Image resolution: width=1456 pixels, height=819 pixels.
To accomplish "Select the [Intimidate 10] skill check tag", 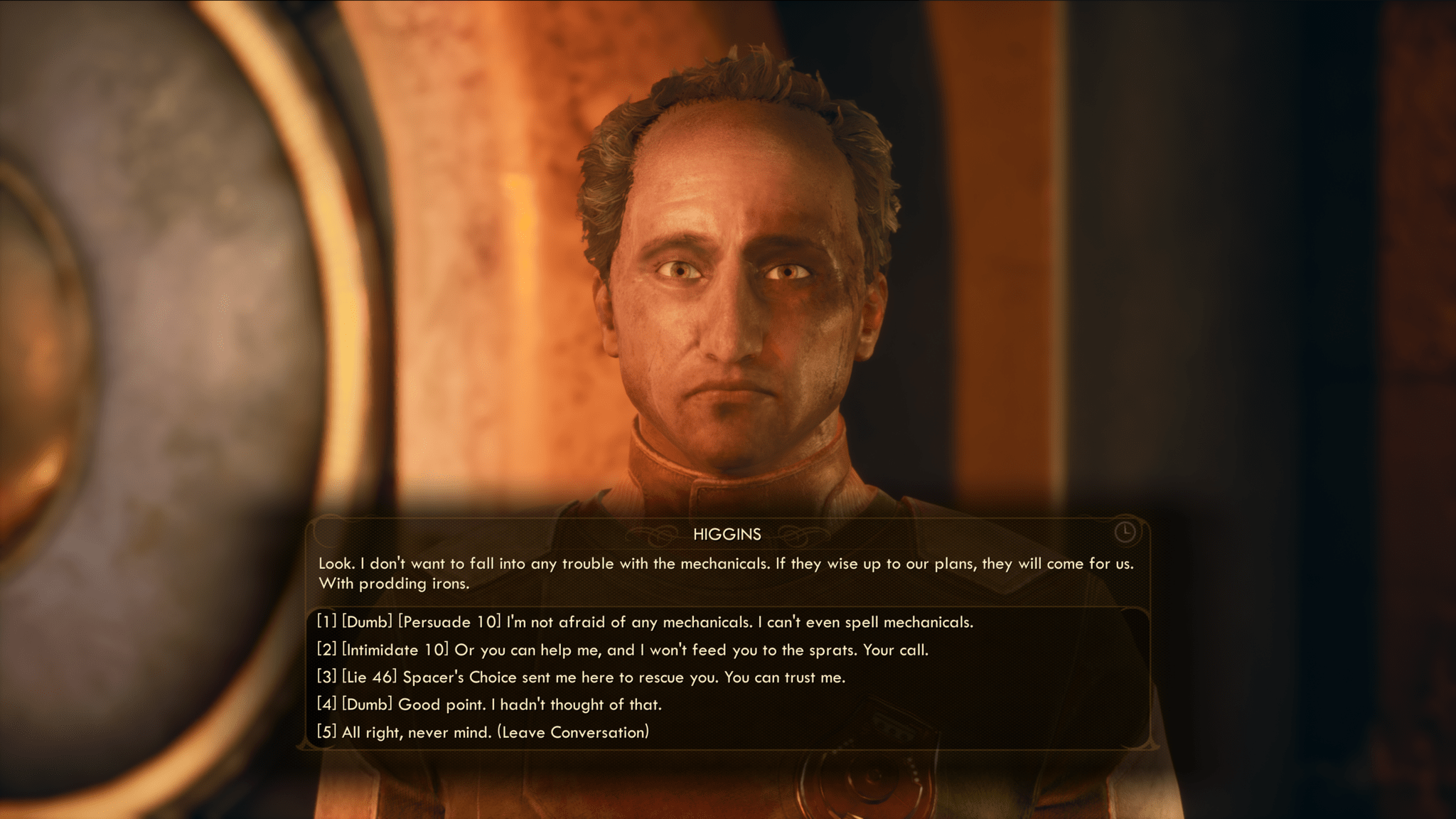I will coord(395,650).
